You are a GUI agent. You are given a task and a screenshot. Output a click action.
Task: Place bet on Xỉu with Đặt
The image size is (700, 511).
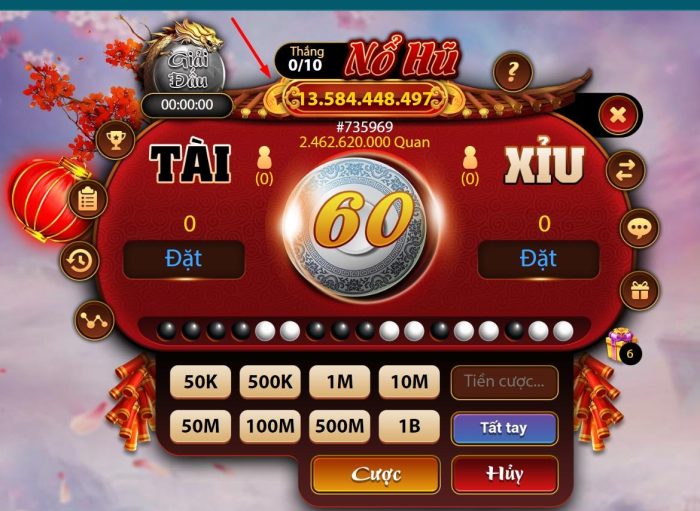pyautogui.click(x=538, y=260)
